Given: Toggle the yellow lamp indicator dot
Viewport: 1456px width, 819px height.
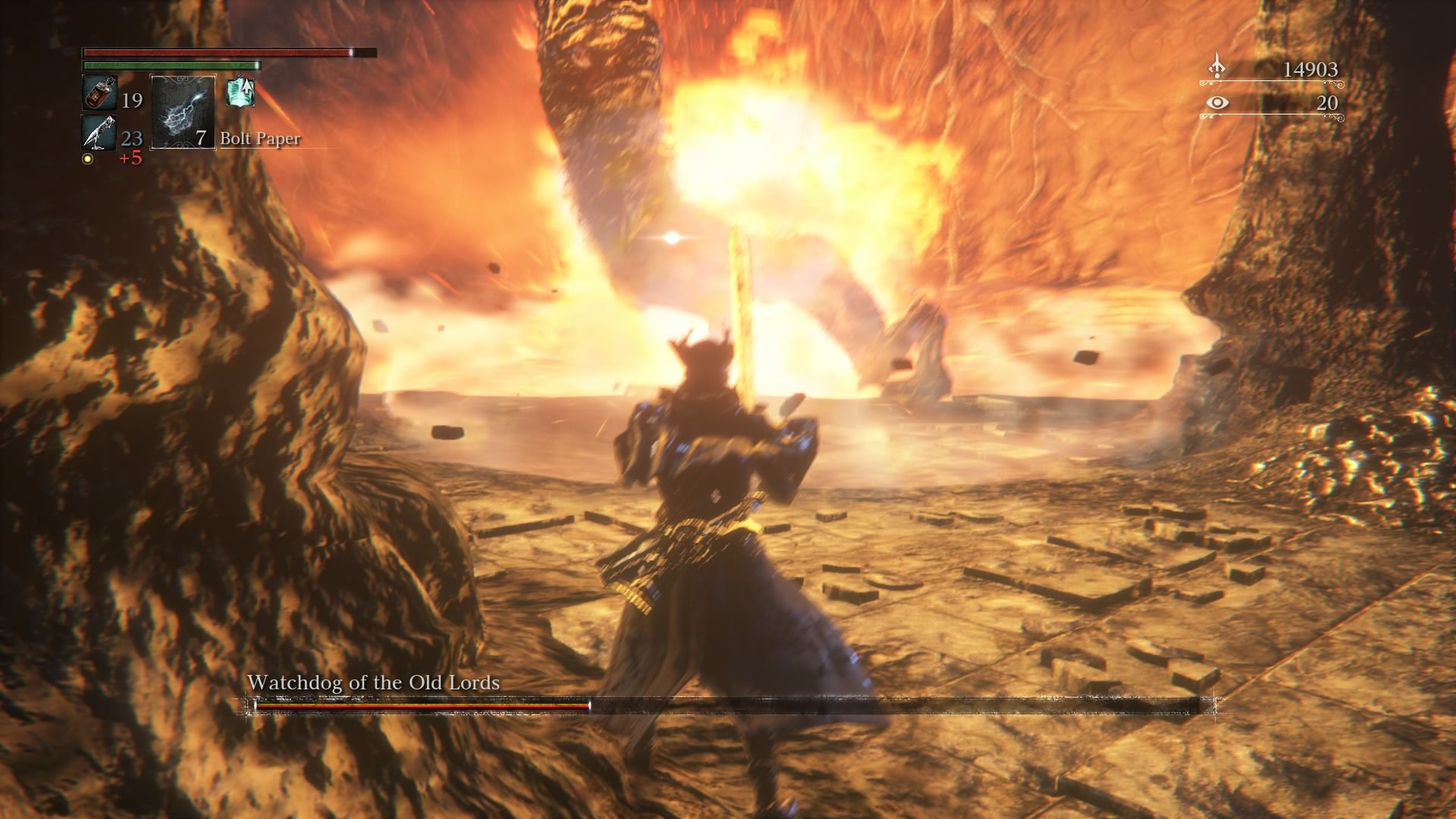Looking at the screenshot, I should pyautogui.click(x=87, y=157).
